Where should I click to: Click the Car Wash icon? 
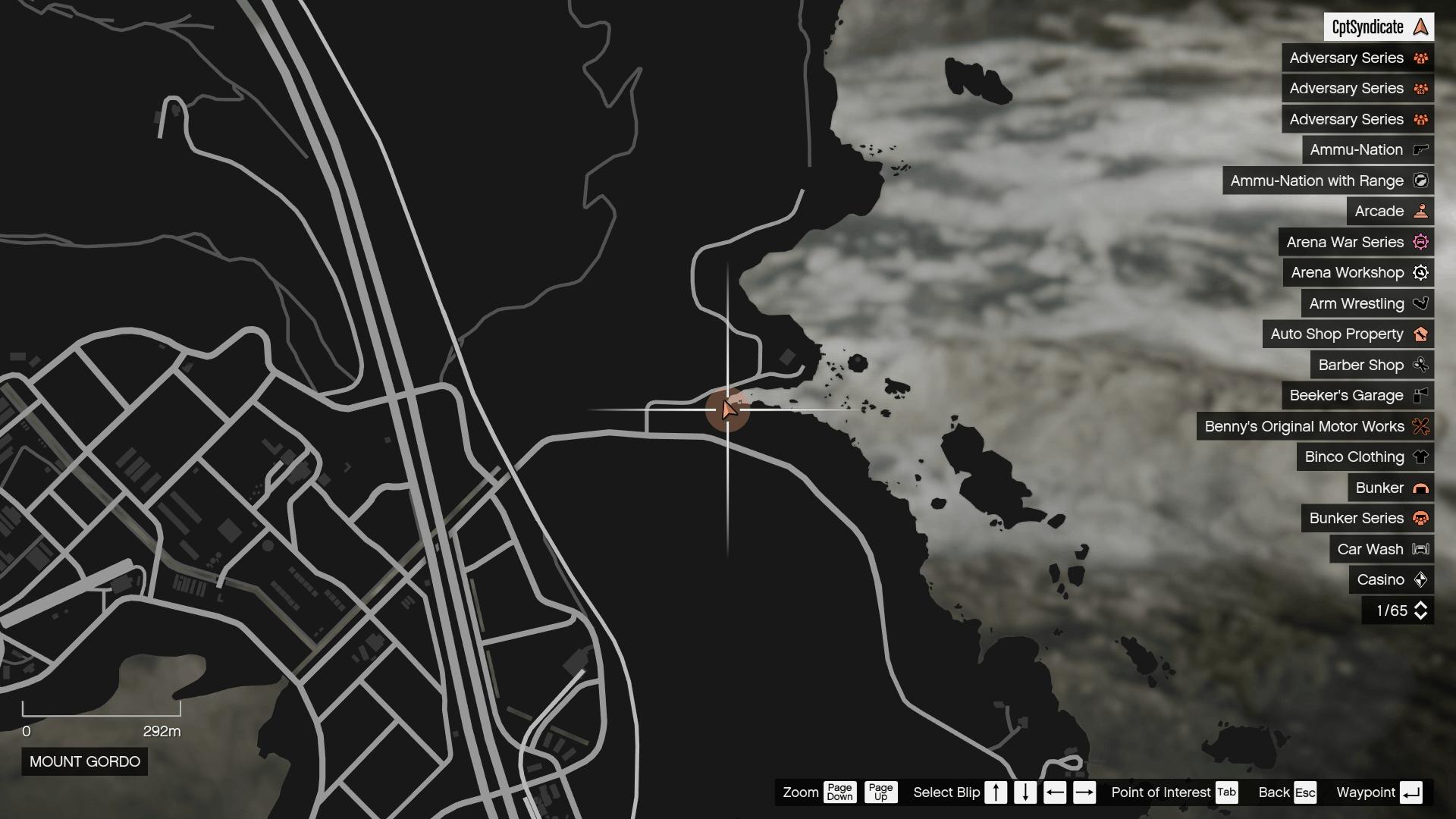click(x=1418, y=549)
